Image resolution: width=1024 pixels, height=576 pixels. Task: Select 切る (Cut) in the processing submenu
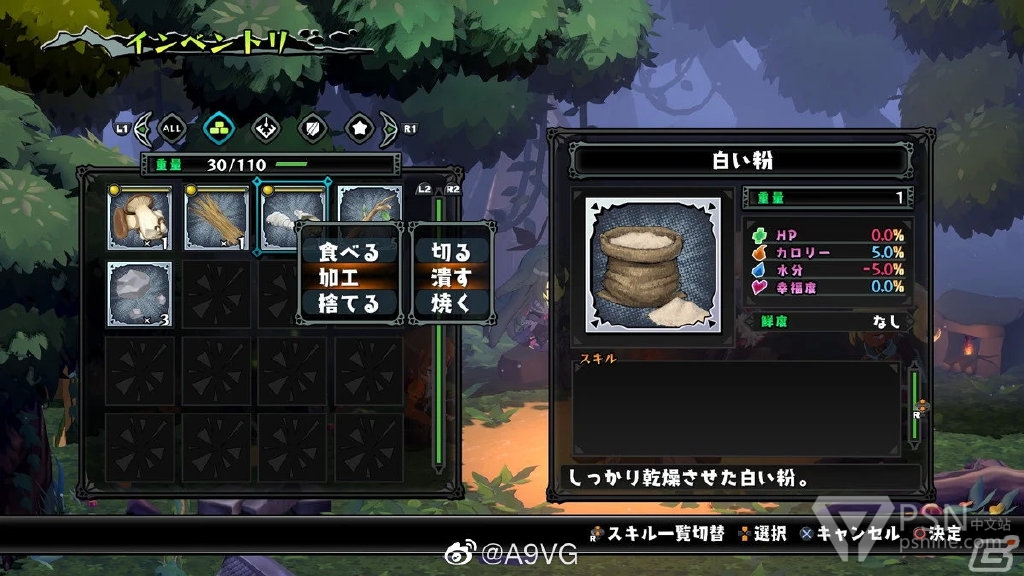tap(451, 252)
